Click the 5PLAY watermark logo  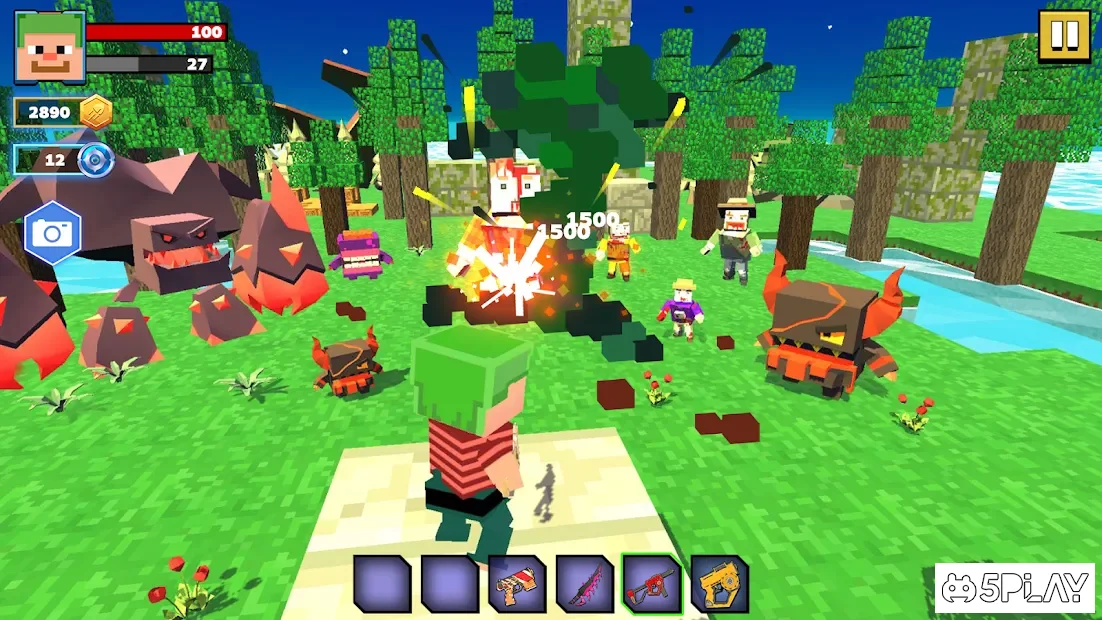[1013, 588]
